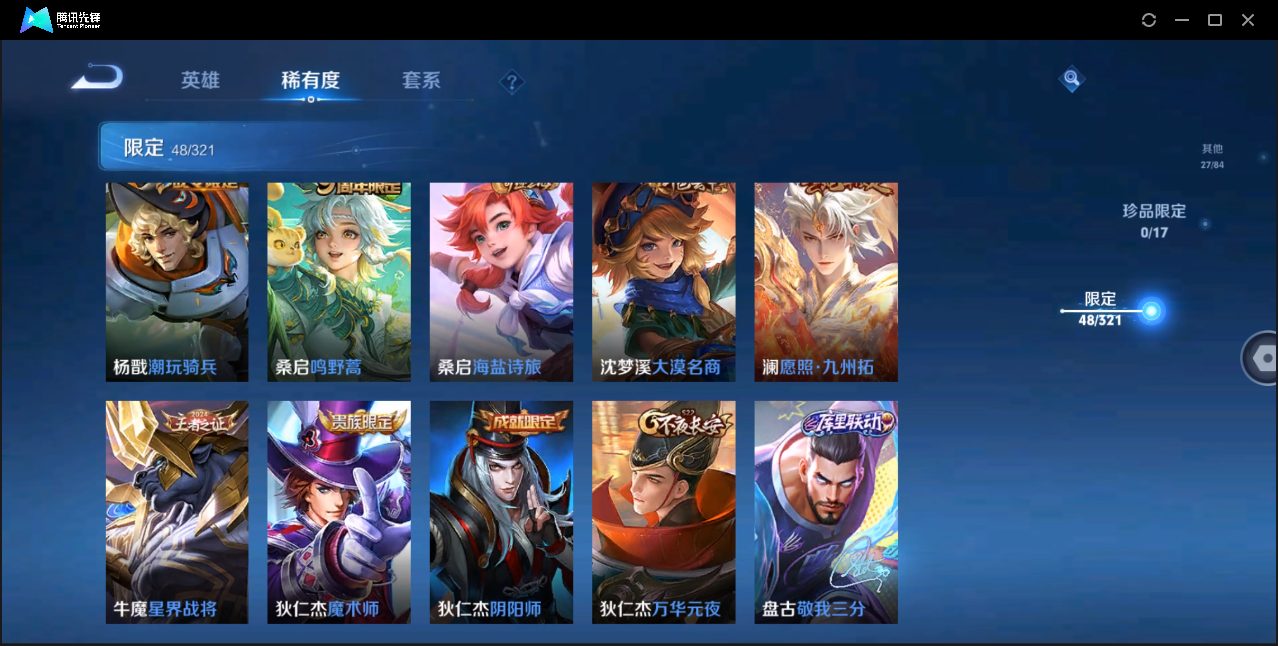Close the emulator window

click(x=1248, y=20)
